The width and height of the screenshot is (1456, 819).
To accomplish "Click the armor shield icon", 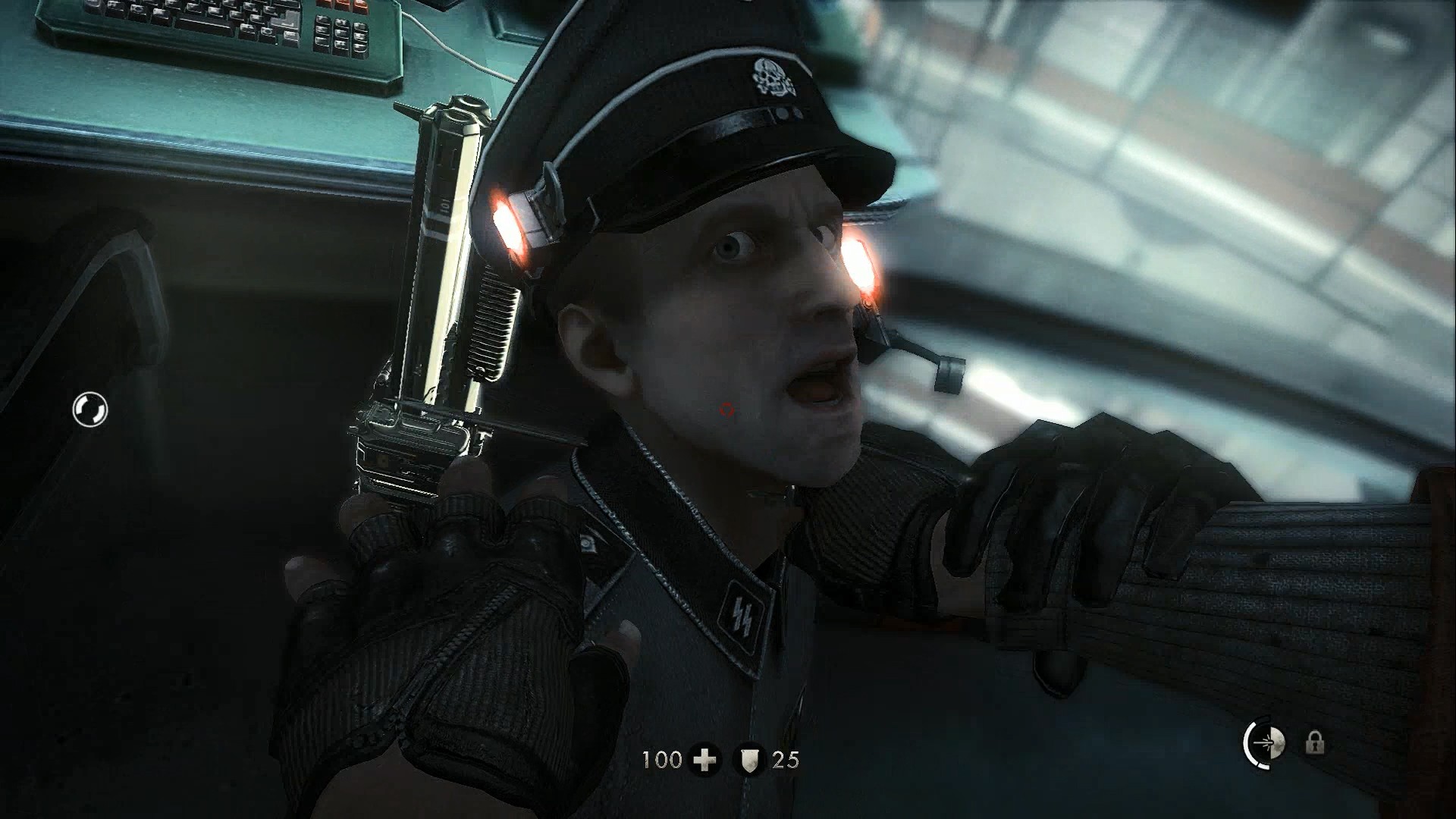I will (x=749, y=759).
